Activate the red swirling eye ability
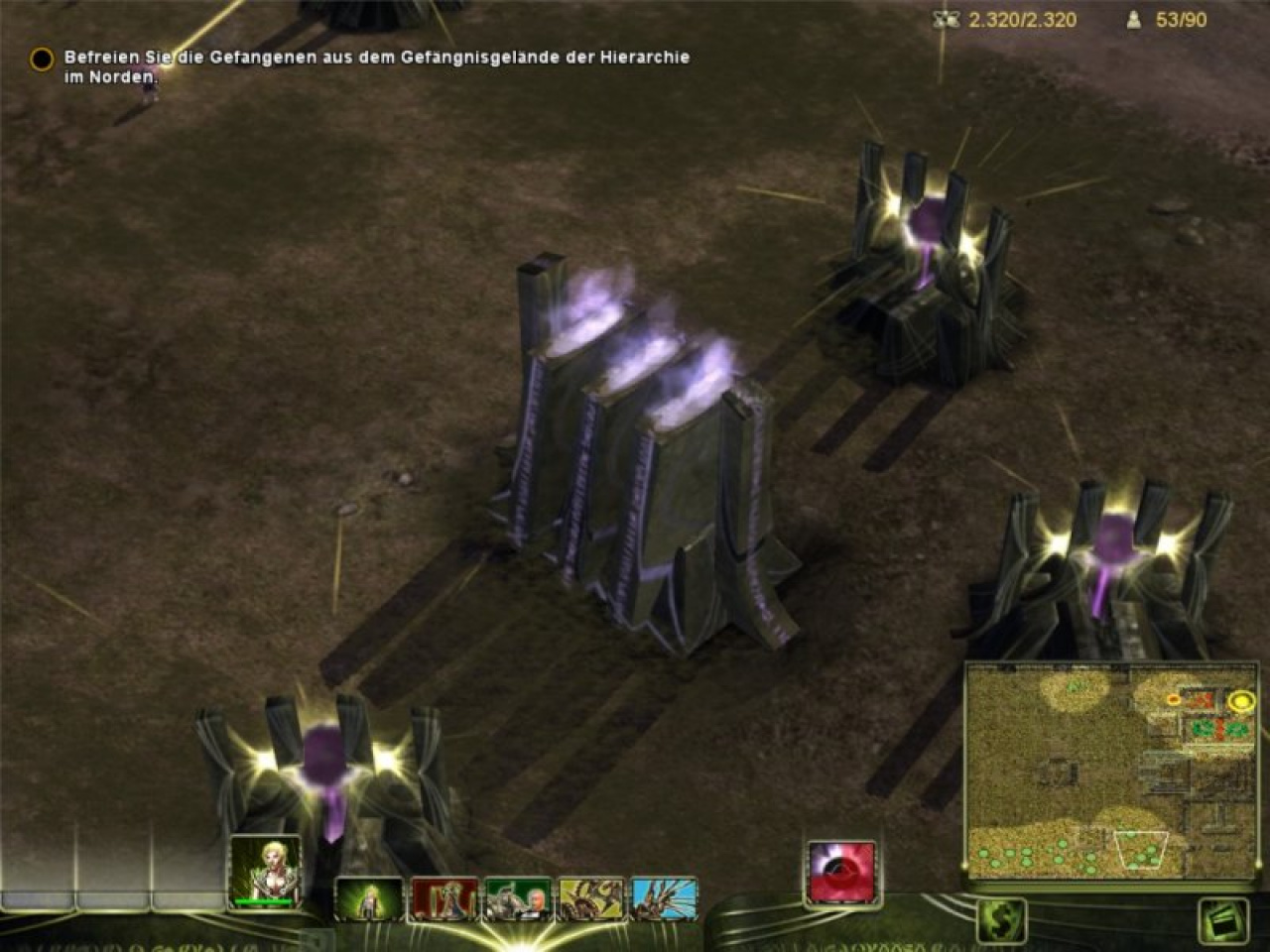Viewport: 1270px width, 952px height. 841,872
